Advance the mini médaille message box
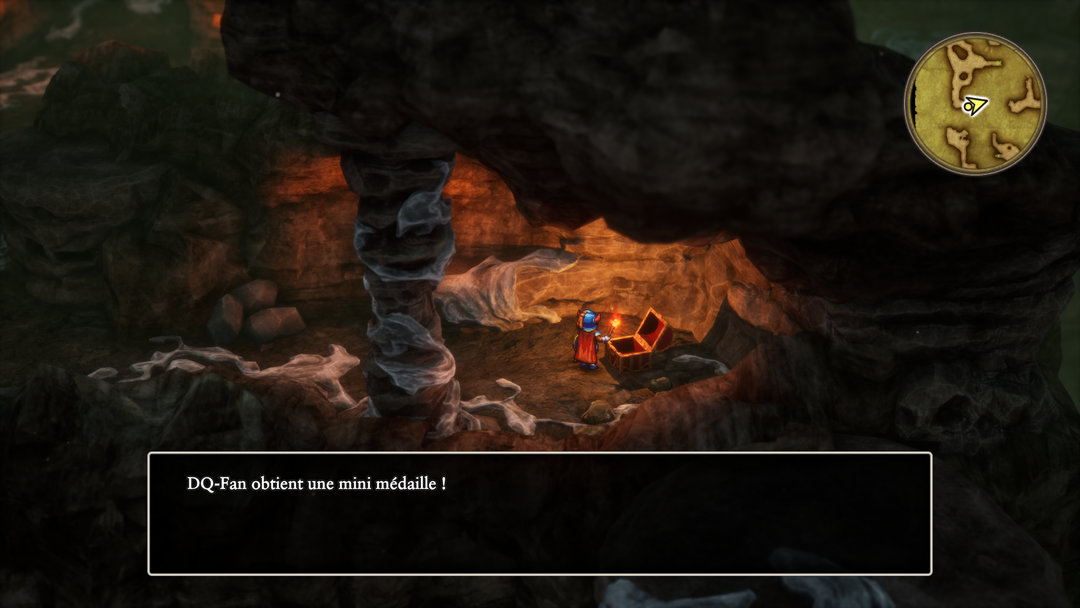The width and height of the screenshot is (1080, 608). coord(540,514)
